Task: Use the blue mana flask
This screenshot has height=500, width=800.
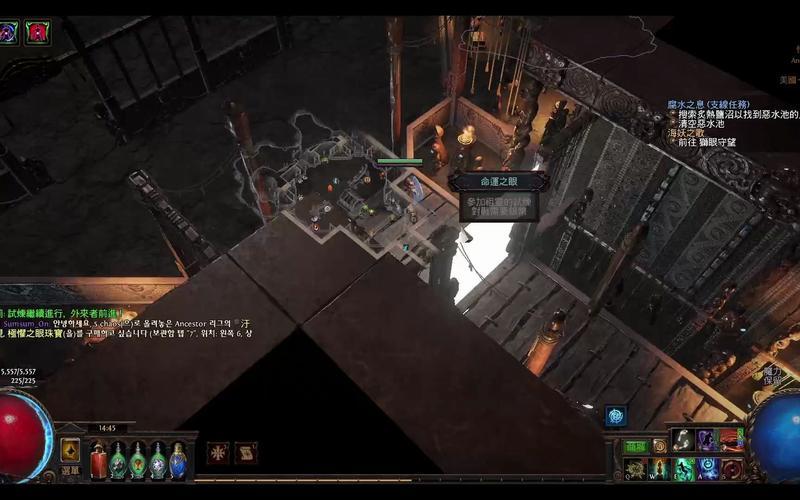Action: pyautogui.click(x=178, y=461)
